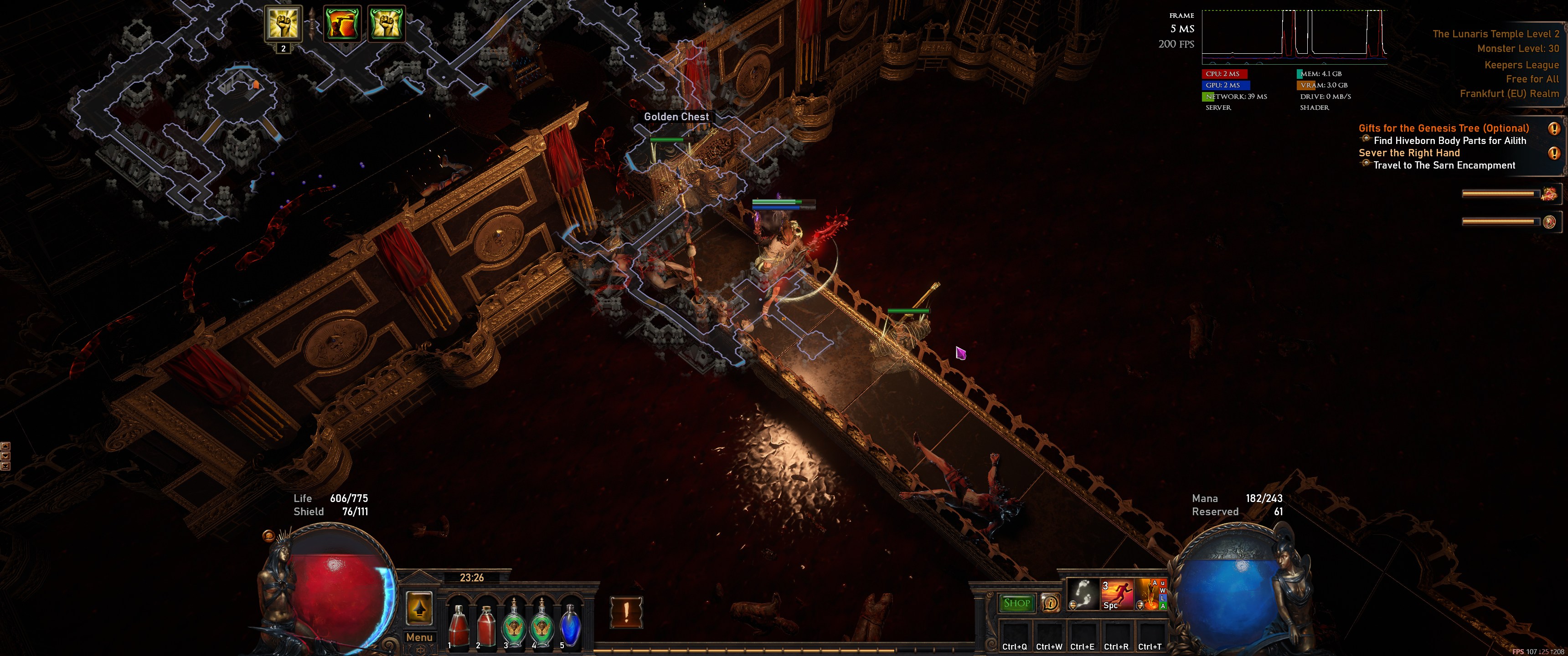Image resolution: width=1568 pixels, height=656 pixels.
Task: Select the fiery figure skill slot
Action: [1150, 594]
